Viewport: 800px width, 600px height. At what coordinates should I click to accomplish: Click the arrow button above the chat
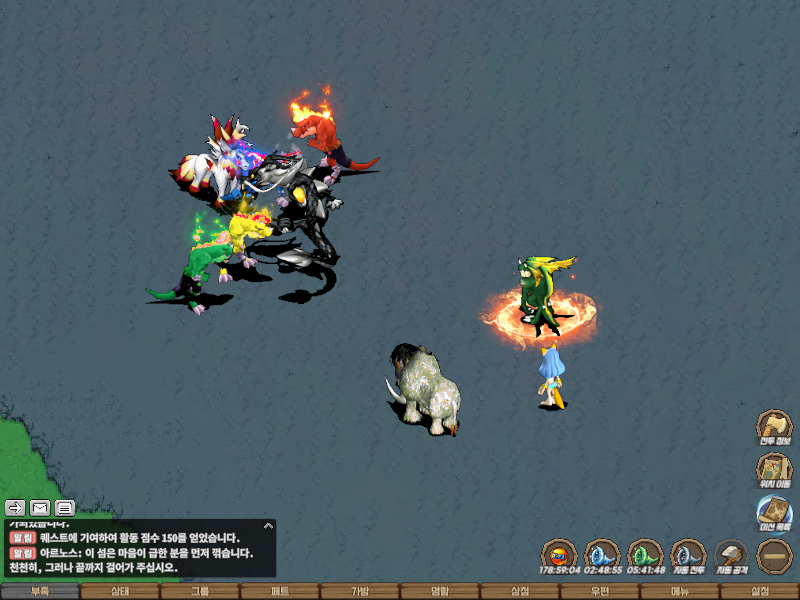click(x=15, y=508)
